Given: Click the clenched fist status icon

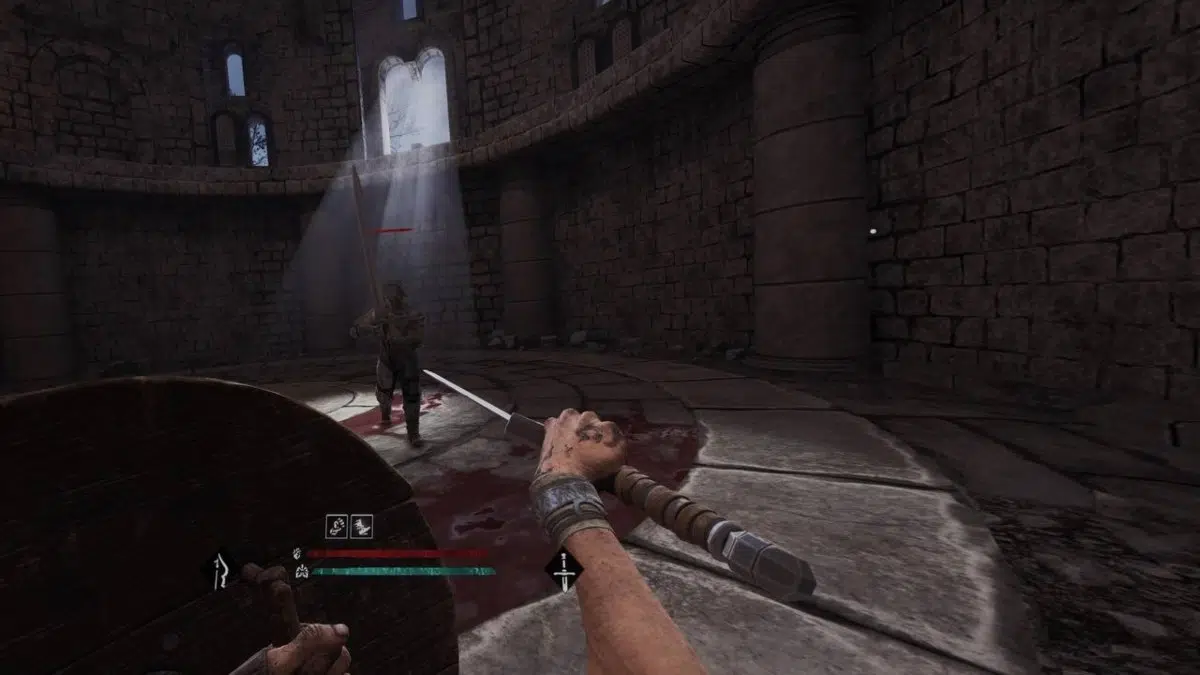Looking at the screenshot, I should coord(337,526).
